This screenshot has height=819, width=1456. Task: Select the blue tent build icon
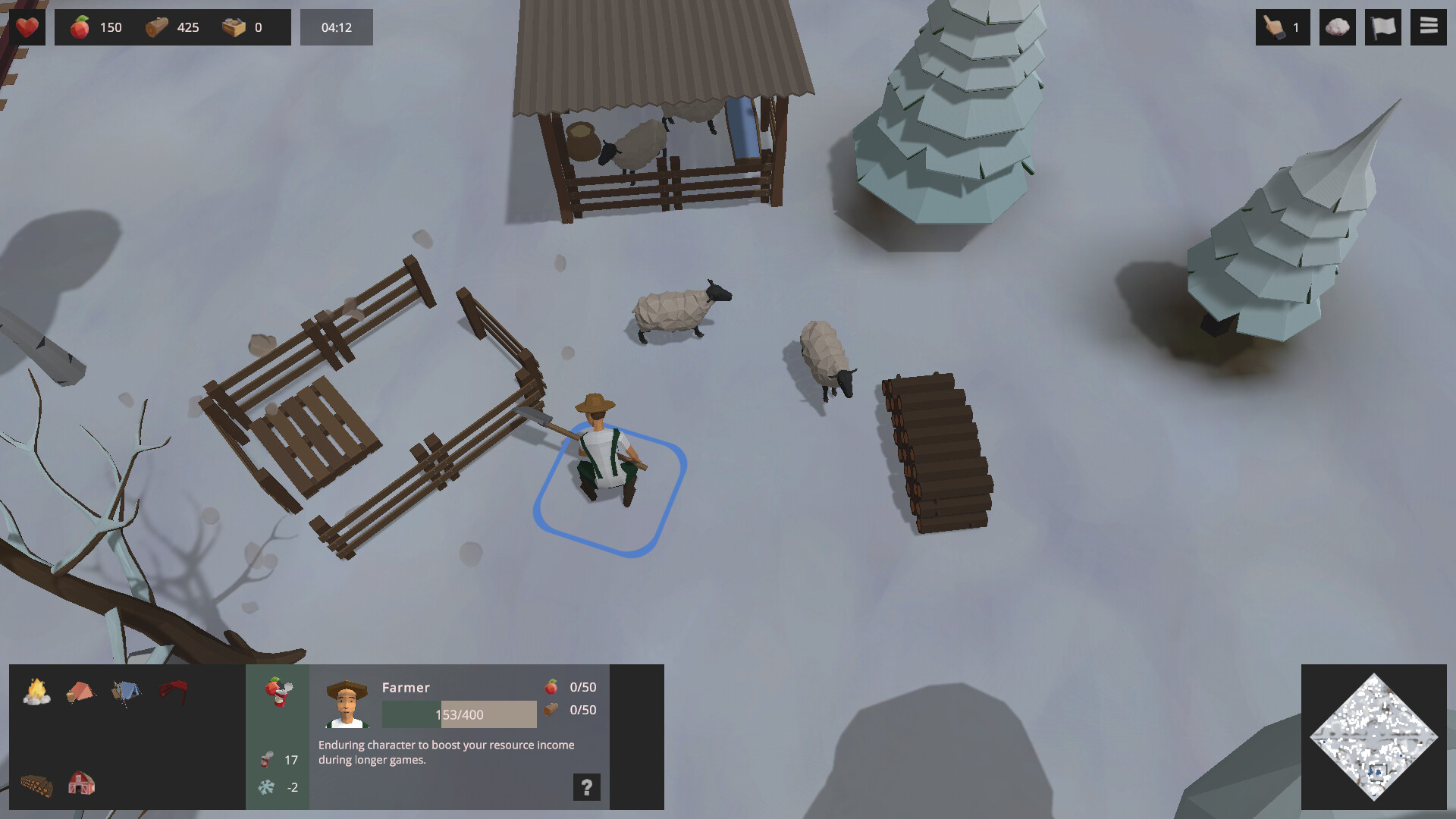coord(127,692)
